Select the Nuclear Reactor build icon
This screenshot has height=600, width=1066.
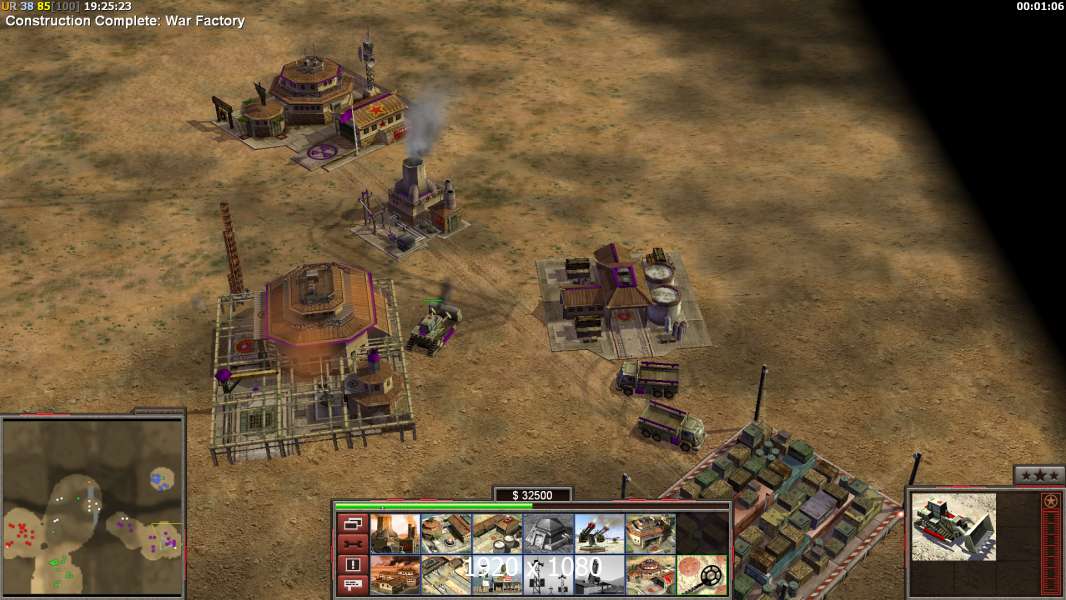[x=395, y=534]
